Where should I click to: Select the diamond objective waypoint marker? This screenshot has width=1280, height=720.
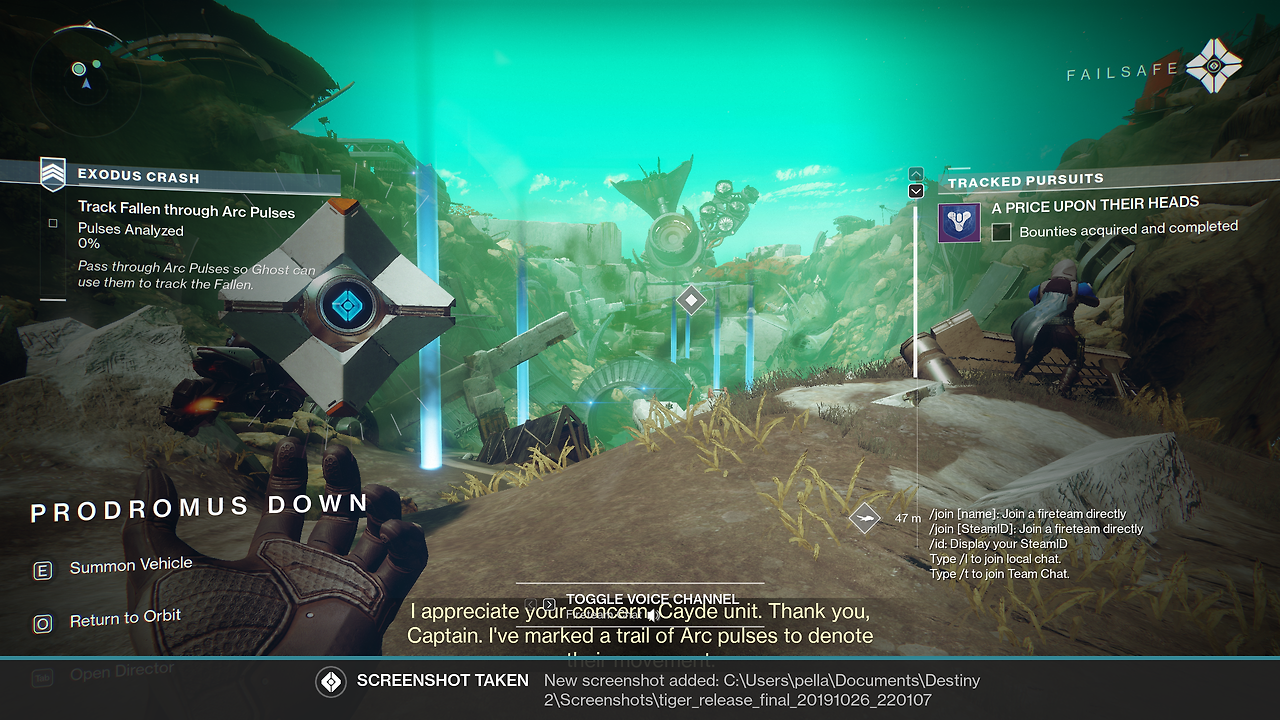[x=691, y=299]
